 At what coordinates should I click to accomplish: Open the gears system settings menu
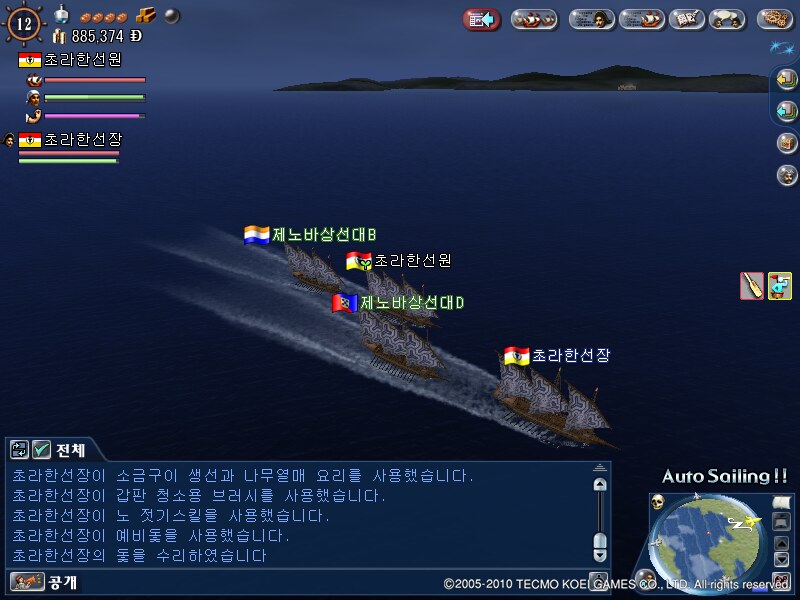[x=775, y=19]
